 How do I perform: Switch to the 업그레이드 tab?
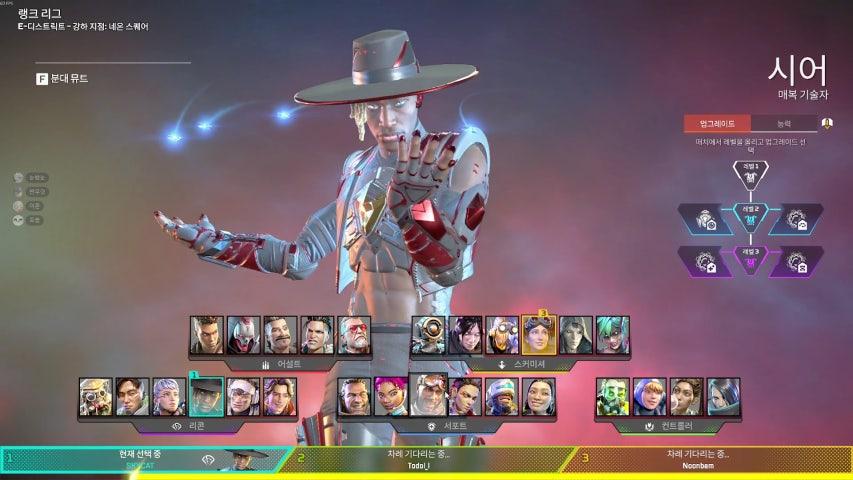click(x=716, y=124)
